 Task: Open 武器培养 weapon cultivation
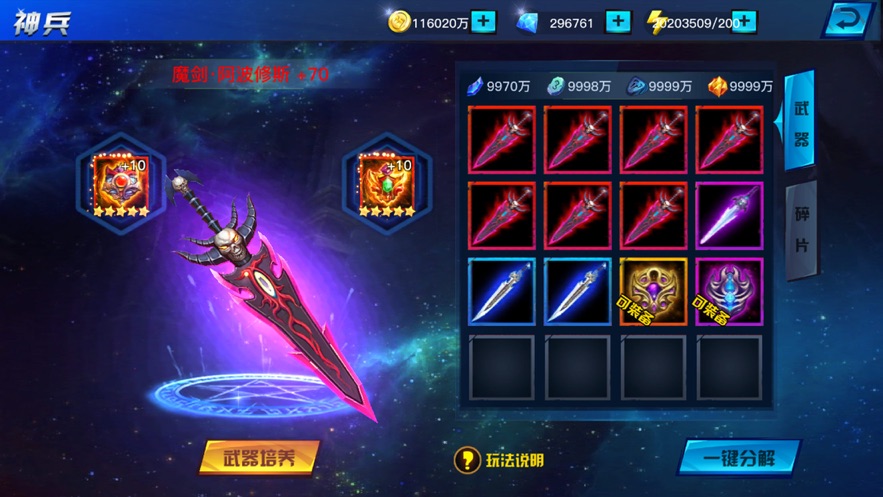258,458
